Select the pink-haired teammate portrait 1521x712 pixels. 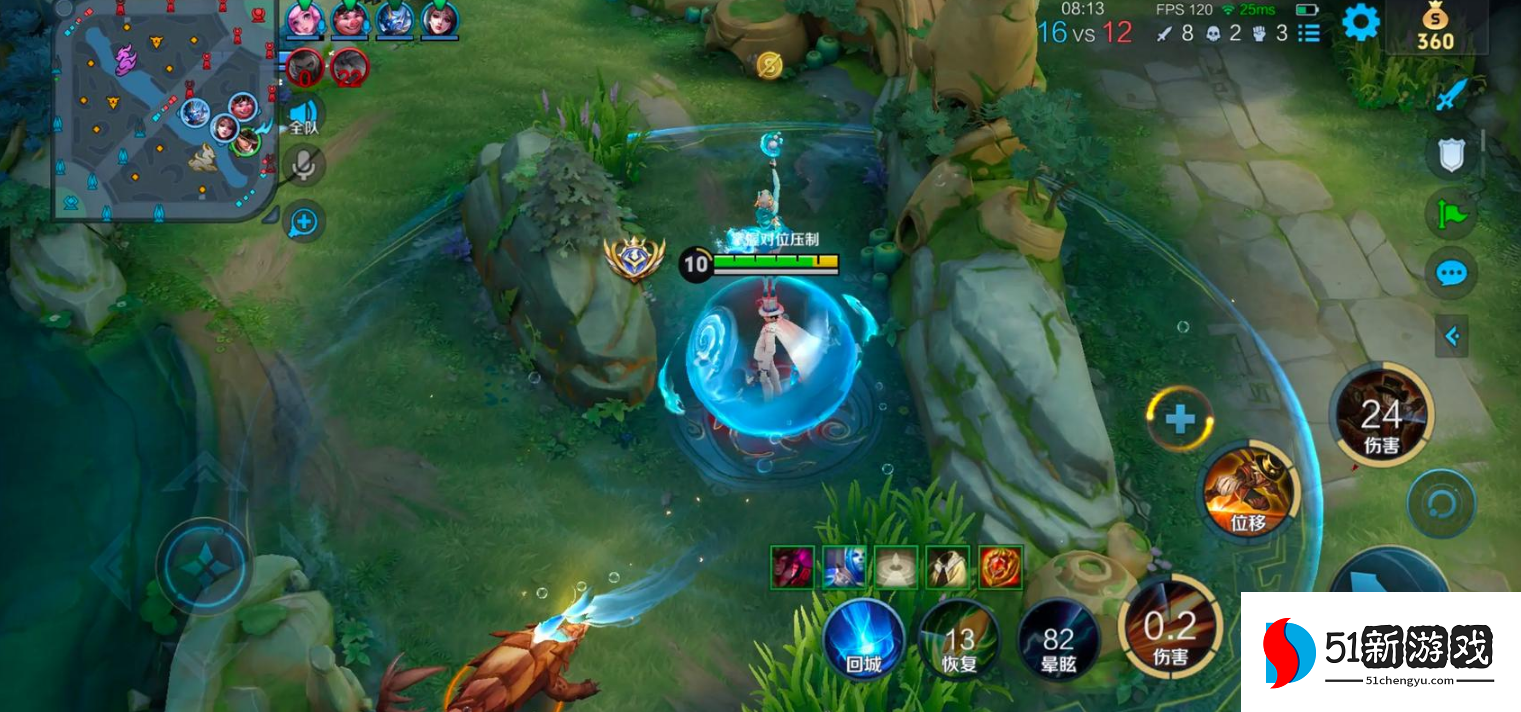tap(302, 18)
